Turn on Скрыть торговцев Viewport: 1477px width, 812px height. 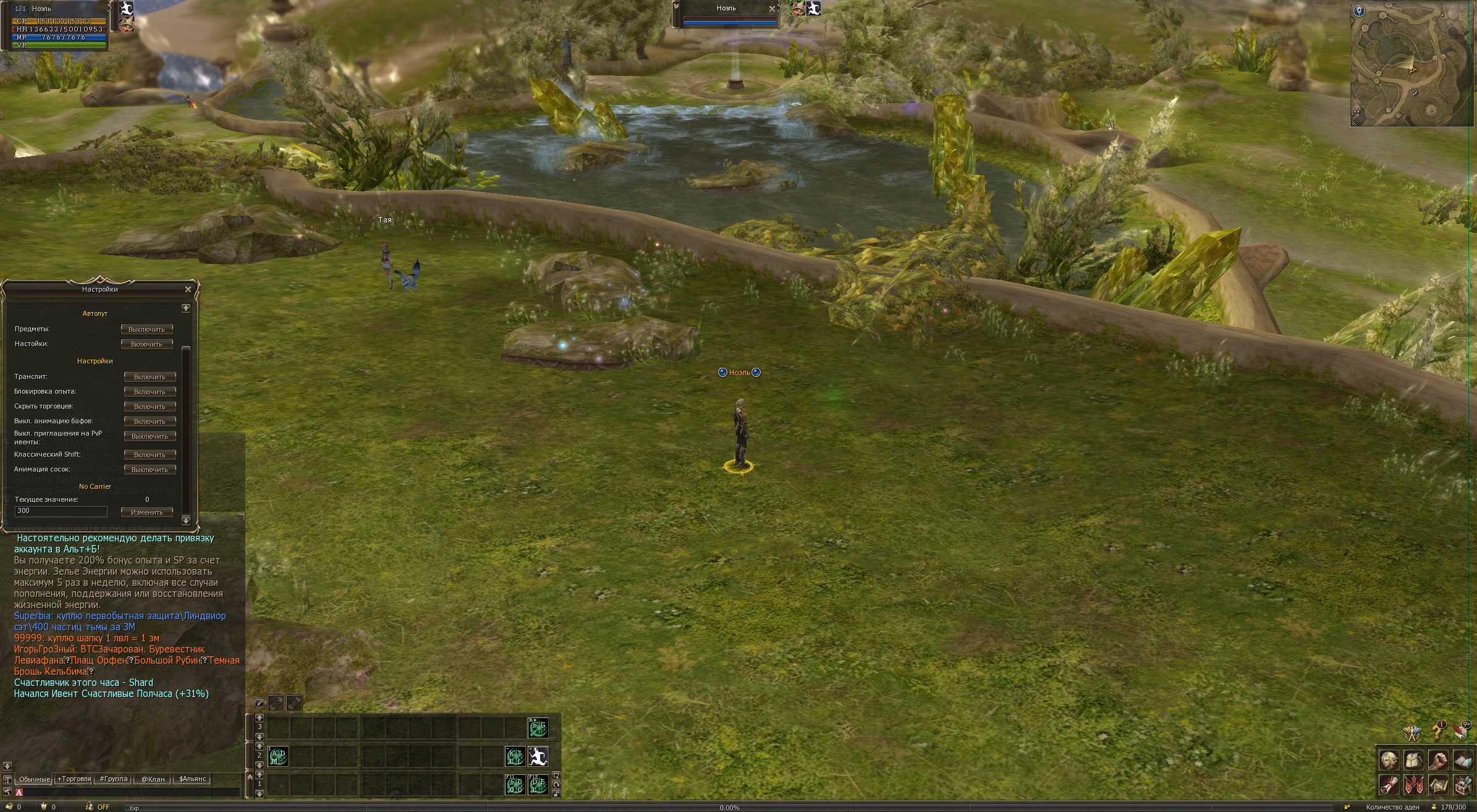point(150,407)
